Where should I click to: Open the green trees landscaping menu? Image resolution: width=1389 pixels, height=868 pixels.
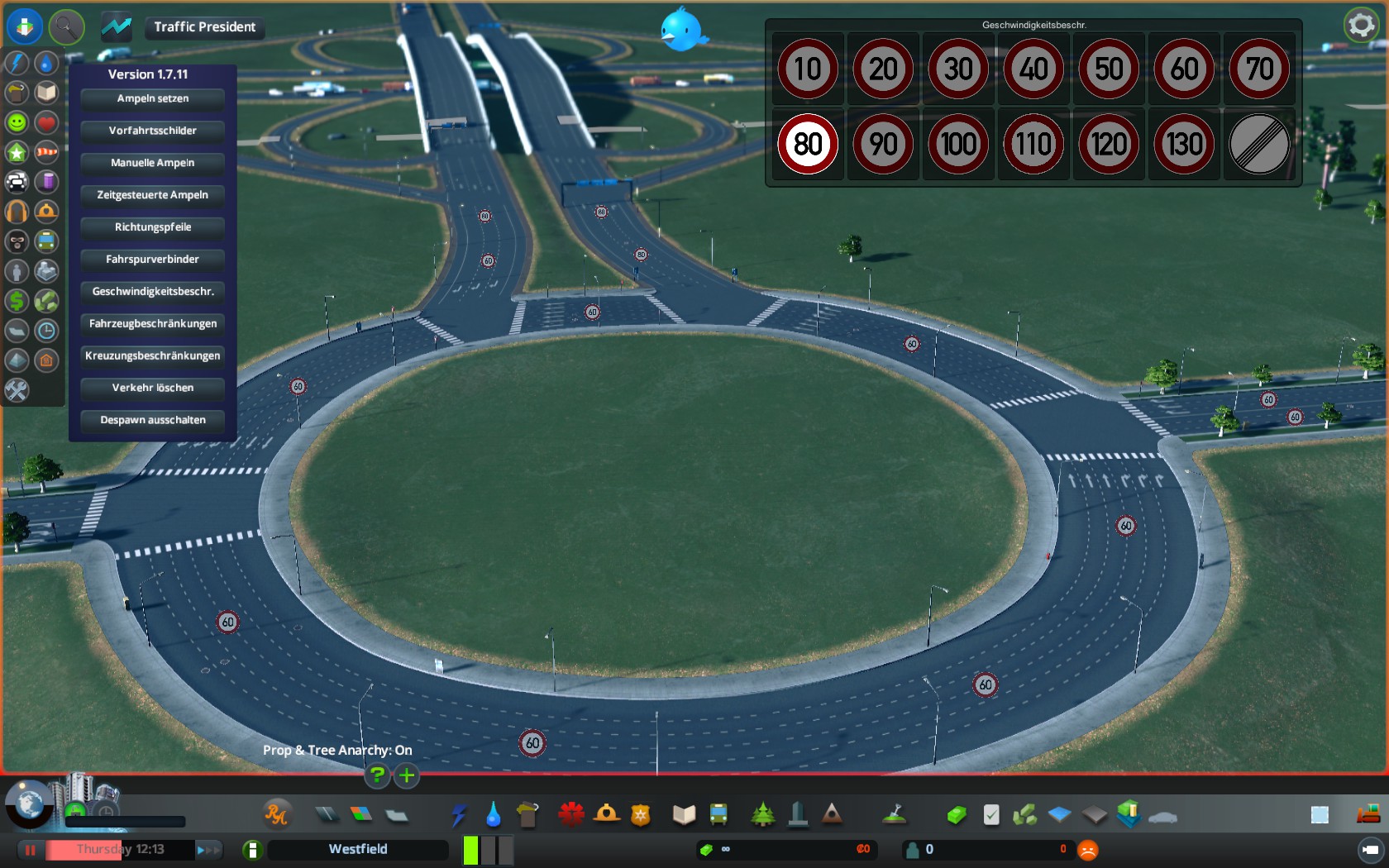pyautogui.click(x=762, y=815)
